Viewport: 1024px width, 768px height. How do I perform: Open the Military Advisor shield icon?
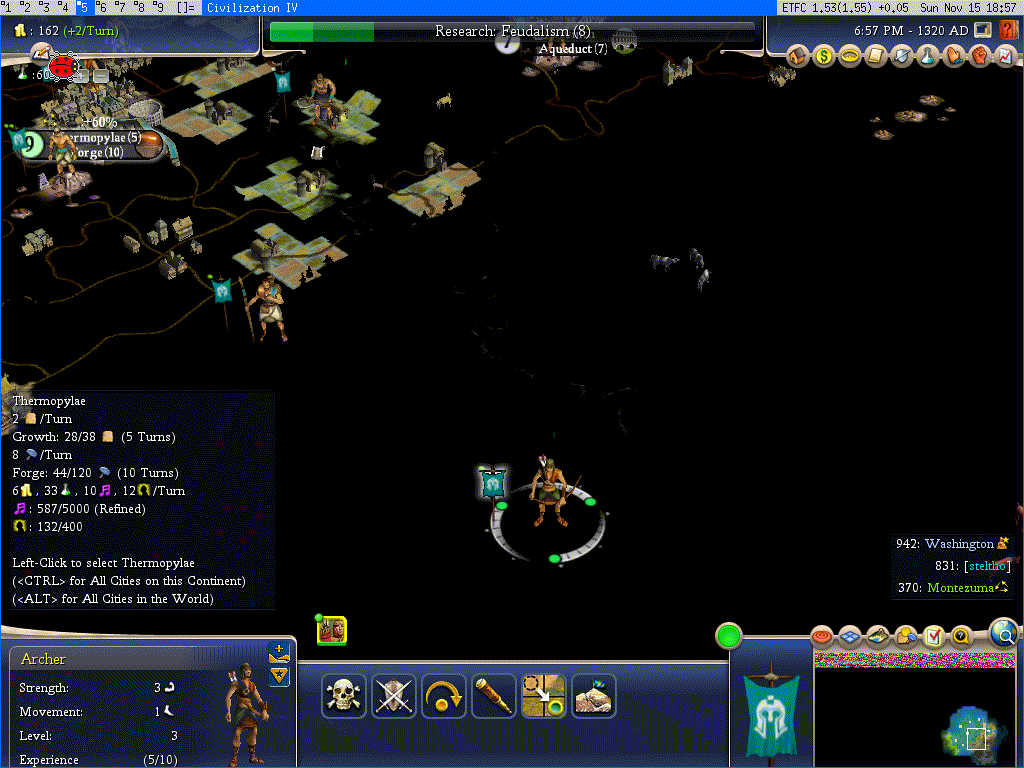tap(902, 56)
